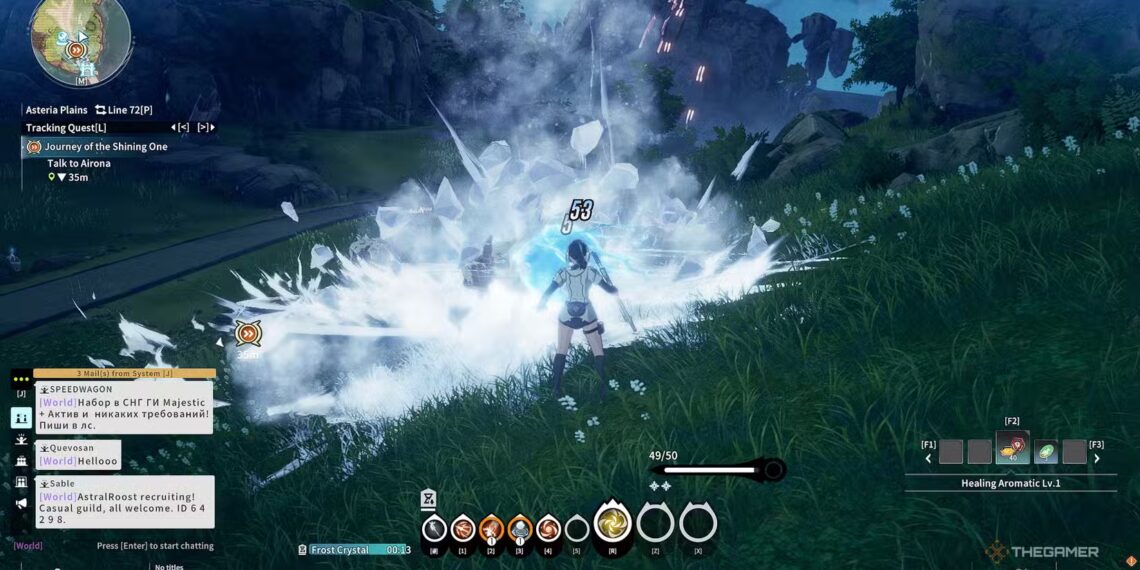Image resolution: width=1140 pixels, height=570 pixels.
Task: Cycle item bar right with arrow
Action: coord(1096,459)
